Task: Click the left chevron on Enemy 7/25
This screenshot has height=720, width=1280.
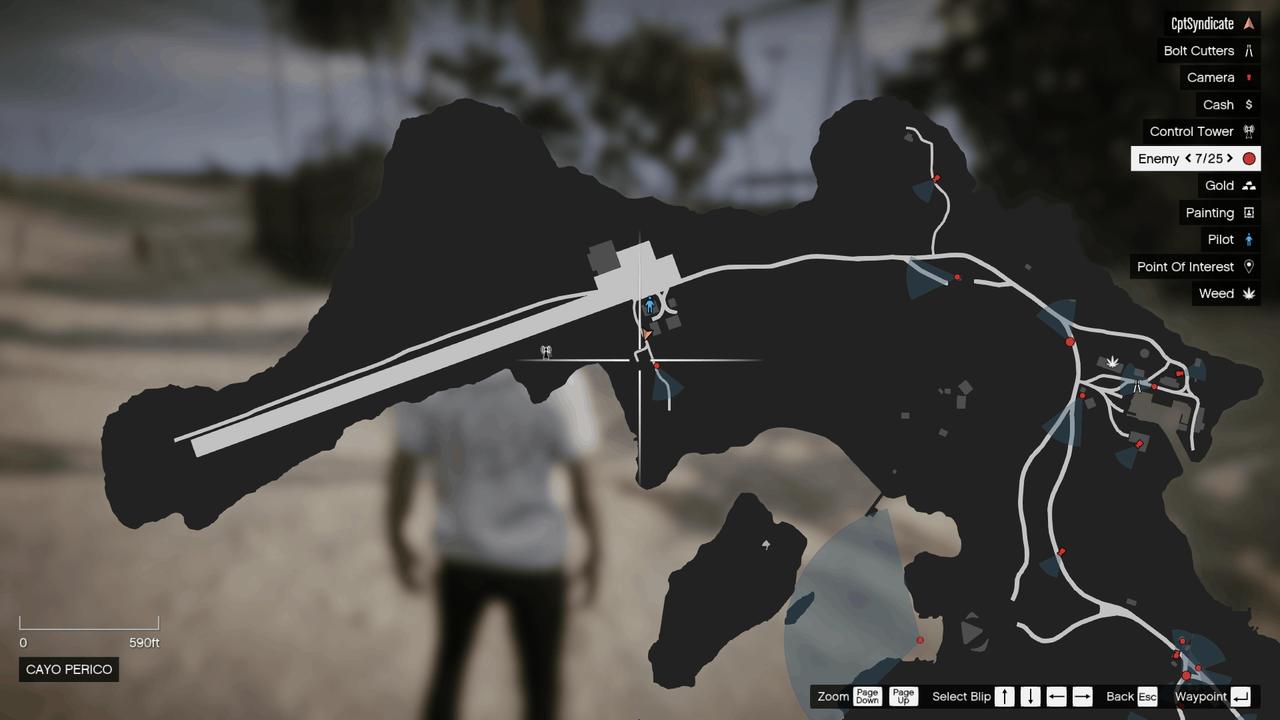Action: pos(1187,158)
